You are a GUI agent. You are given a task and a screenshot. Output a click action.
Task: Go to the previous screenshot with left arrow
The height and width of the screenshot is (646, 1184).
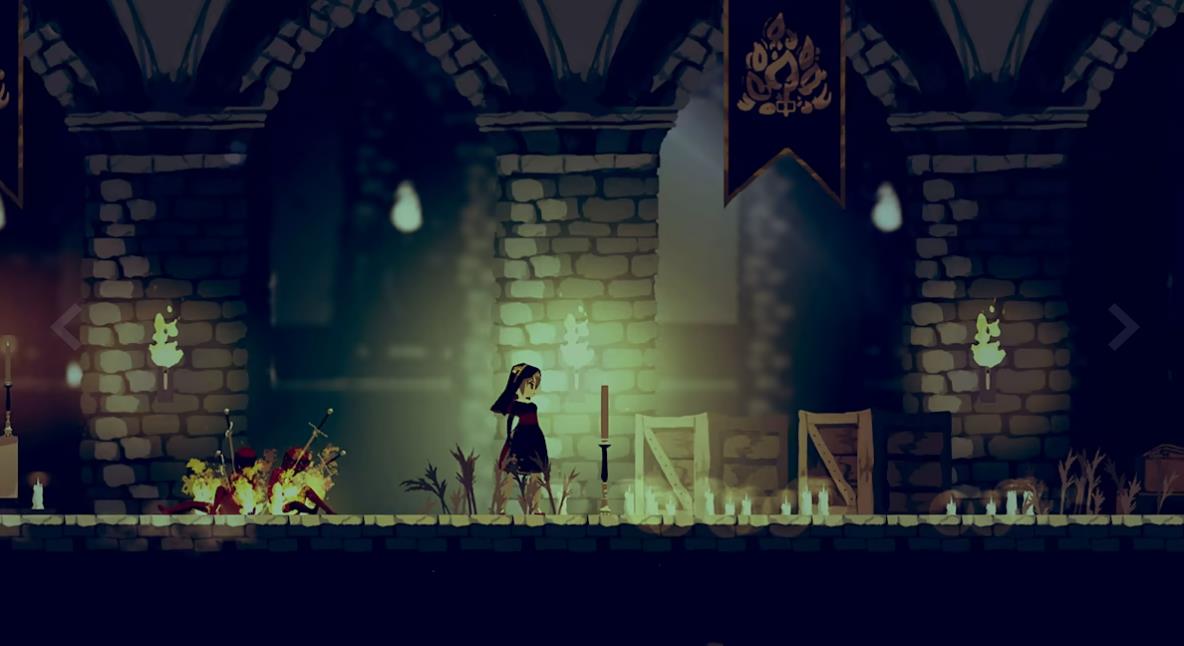[x=66, y=327]
